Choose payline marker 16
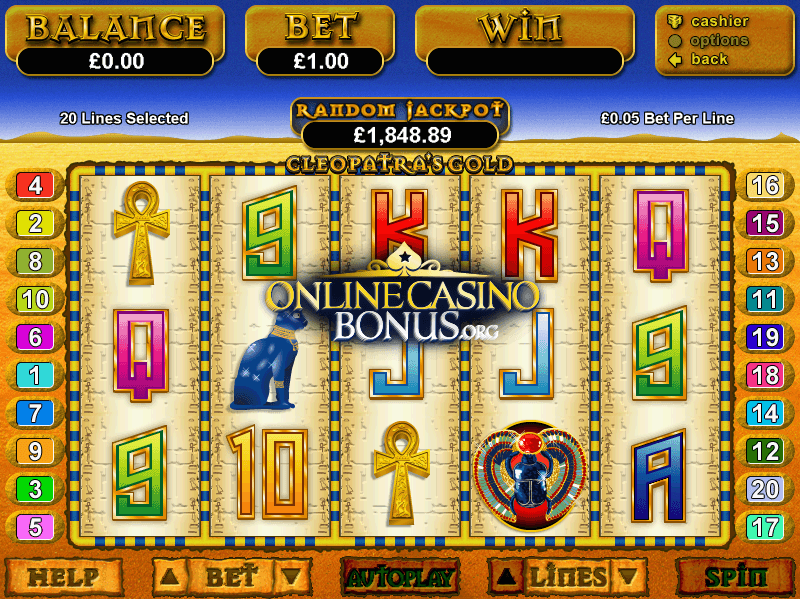The height and width of the screenshot is (599, 802). click(x=765, y=185)
